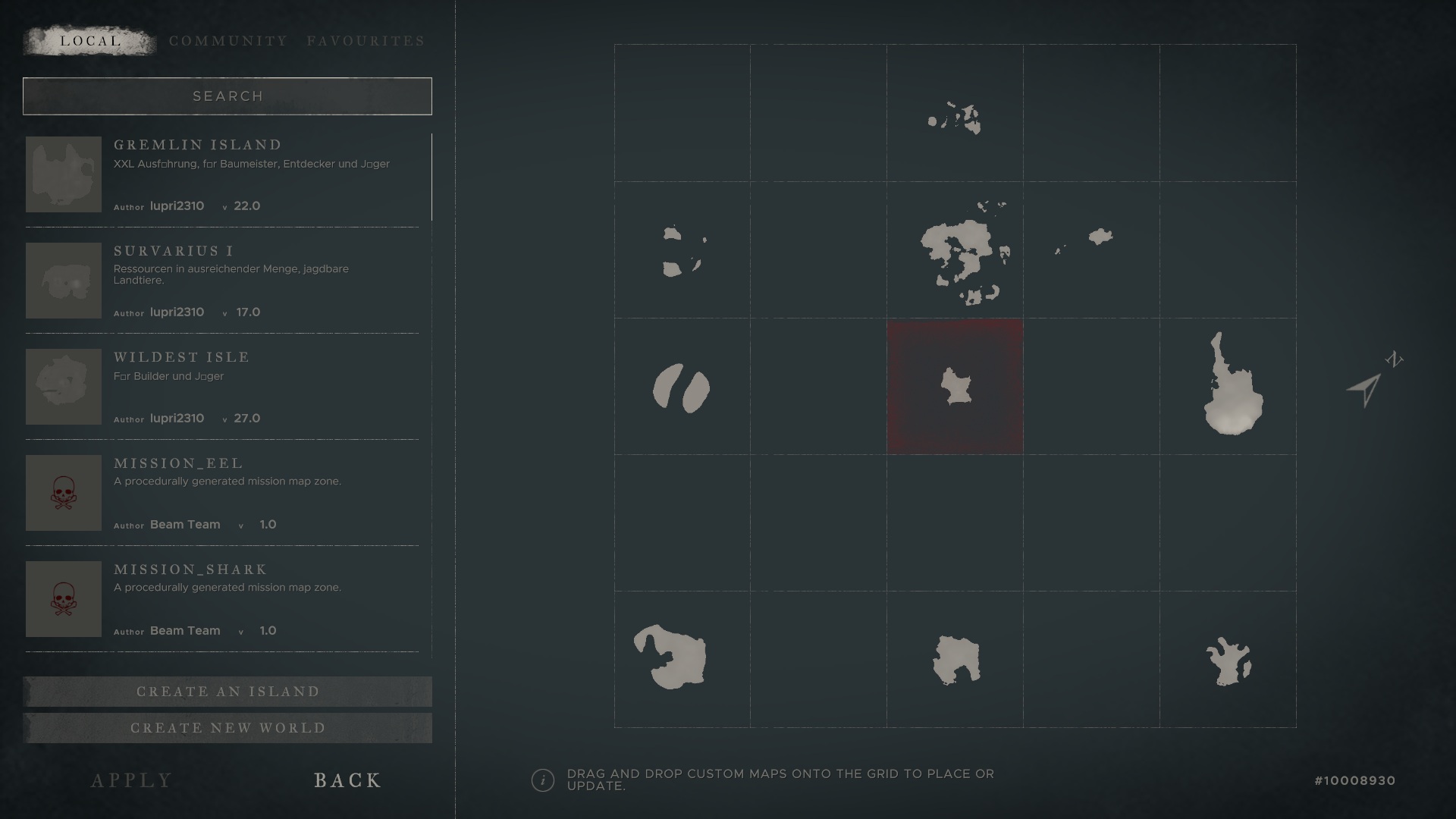Open the Community maps tab

pyautogui.click(x=228, y=41)
